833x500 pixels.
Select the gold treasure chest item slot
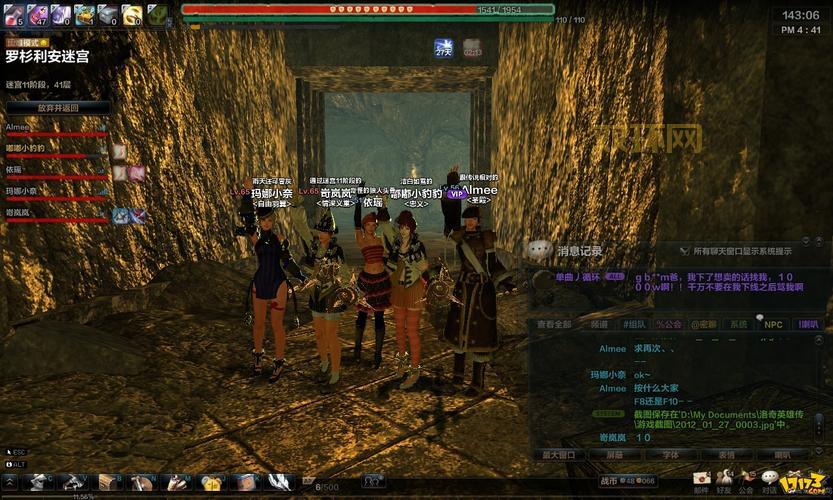tap(84, 13)
